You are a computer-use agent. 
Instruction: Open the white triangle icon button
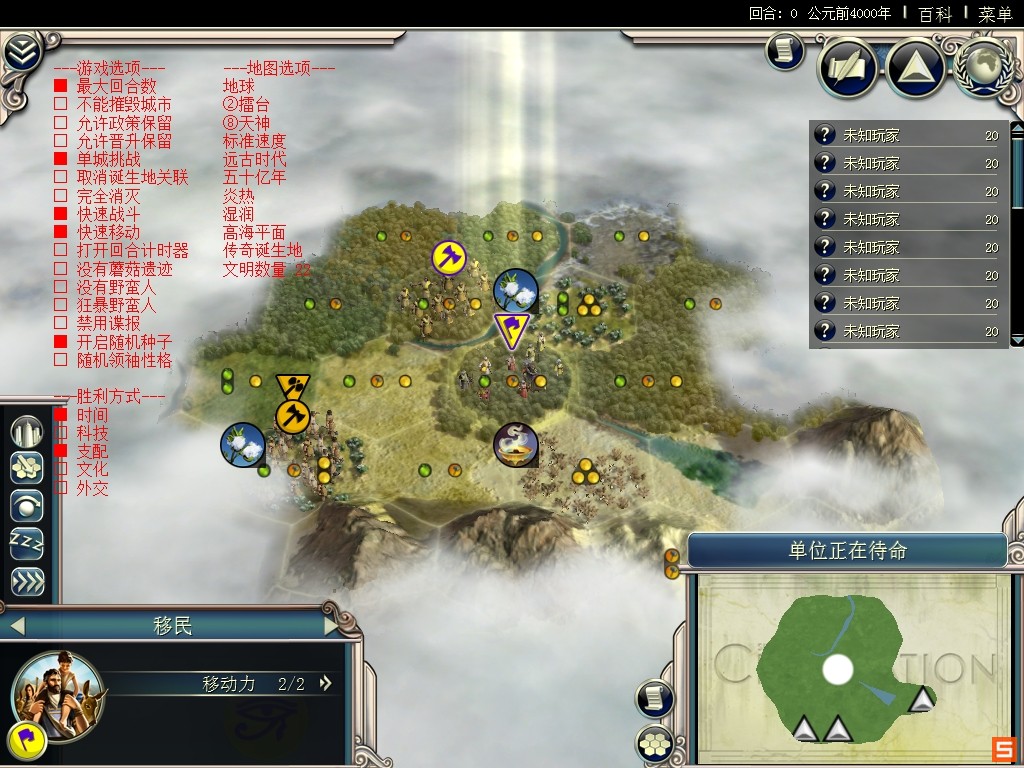(x=915, y=68)
